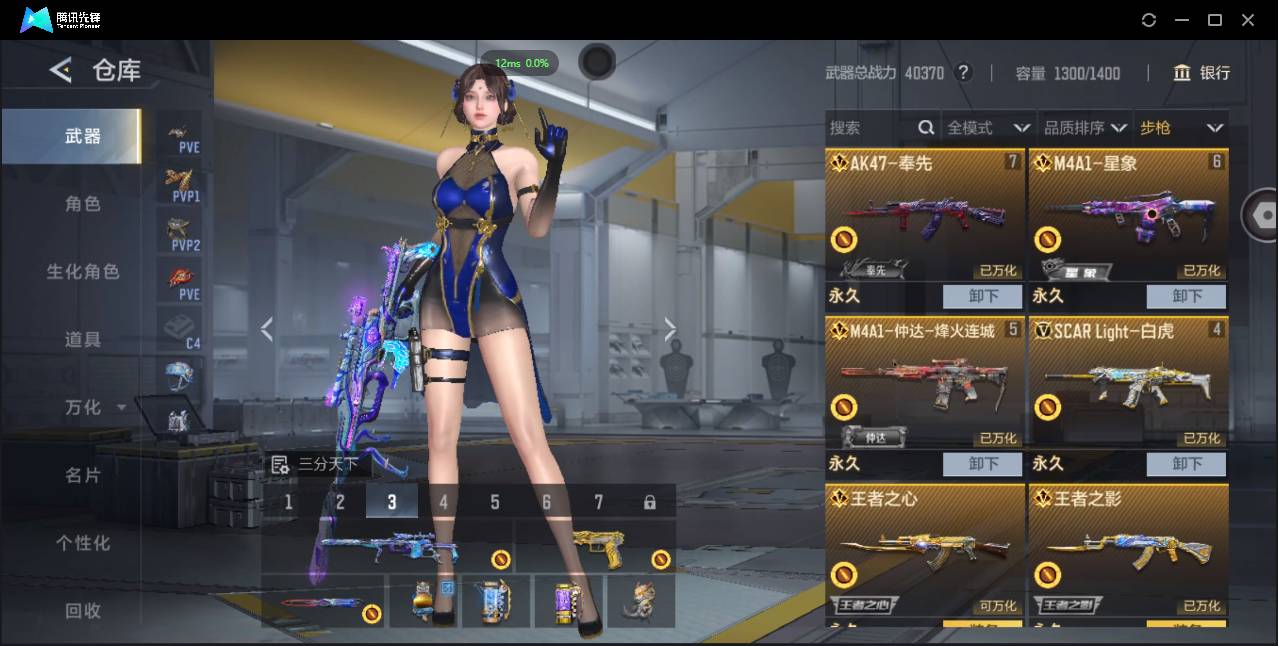Viewport: 1278px width, 646px height.
Task: Unequip the AK47-奉先 with 卸下
Action: [983, 296]
